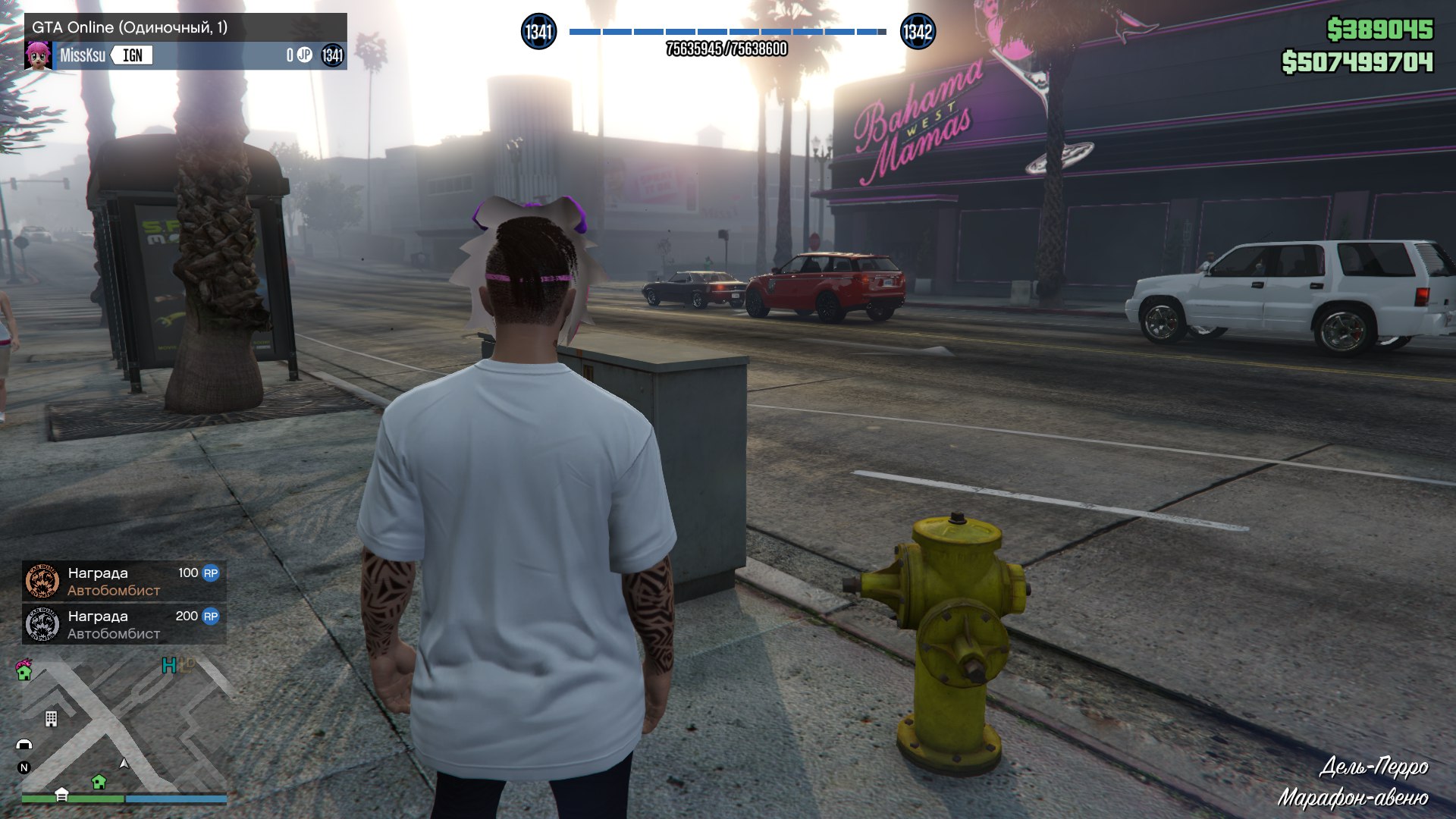Viewport: 1456px width, 819px height.
Task: Click MissKsu's pink-haired avatar thumbnail
Action: (38, 55)
